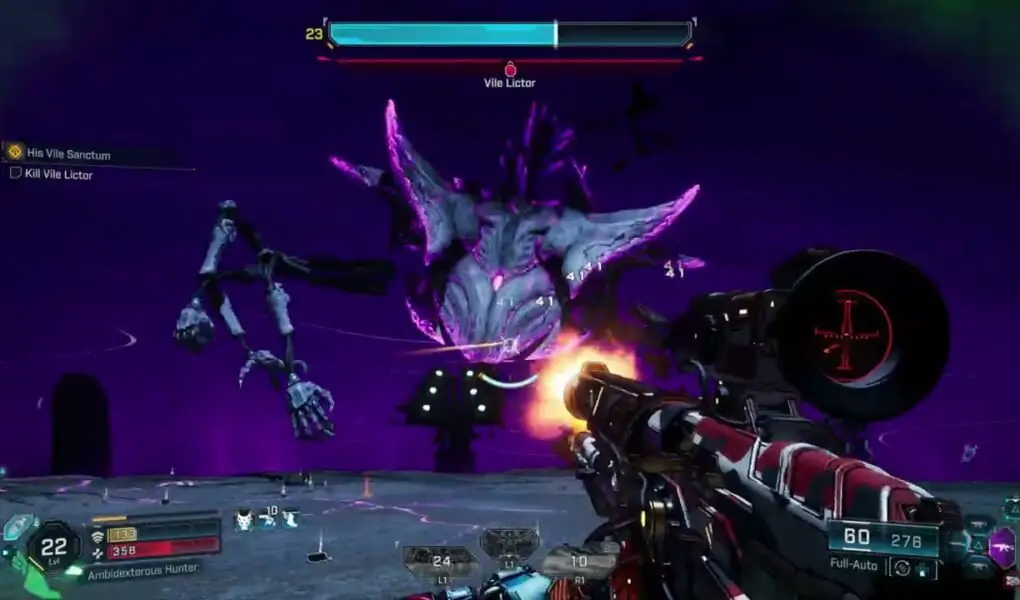Tick the Kill Vile Lictor objective checkbox

[15, 174]
